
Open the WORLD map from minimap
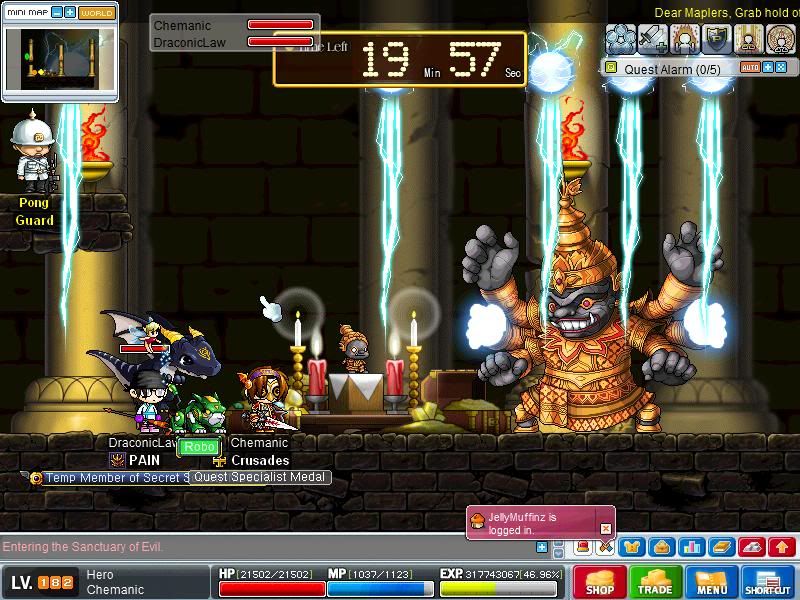[x=96, y=13]
